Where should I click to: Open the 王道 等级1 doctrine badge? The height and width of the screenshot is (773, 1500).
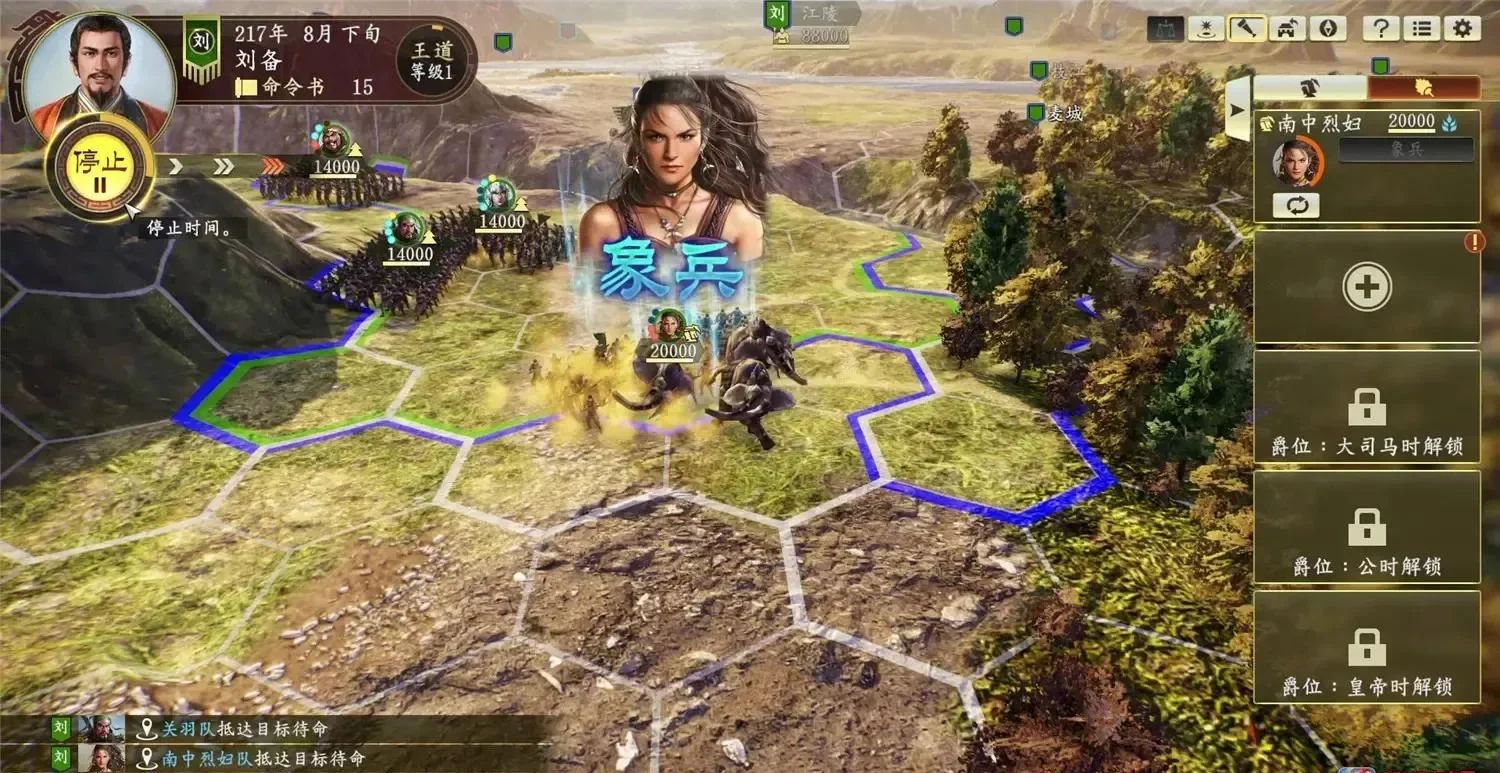tap(432, 58)
